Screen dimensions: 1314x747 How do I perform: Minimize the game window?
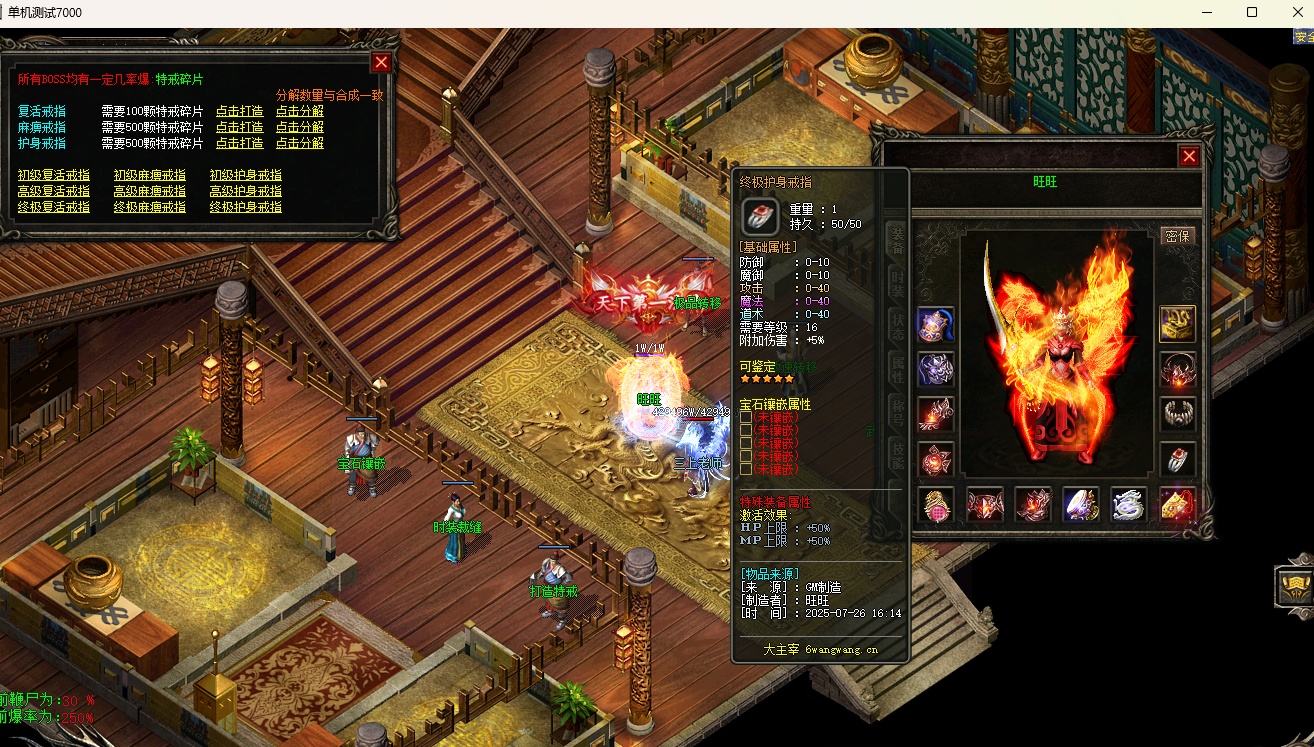click(1207, 13)
